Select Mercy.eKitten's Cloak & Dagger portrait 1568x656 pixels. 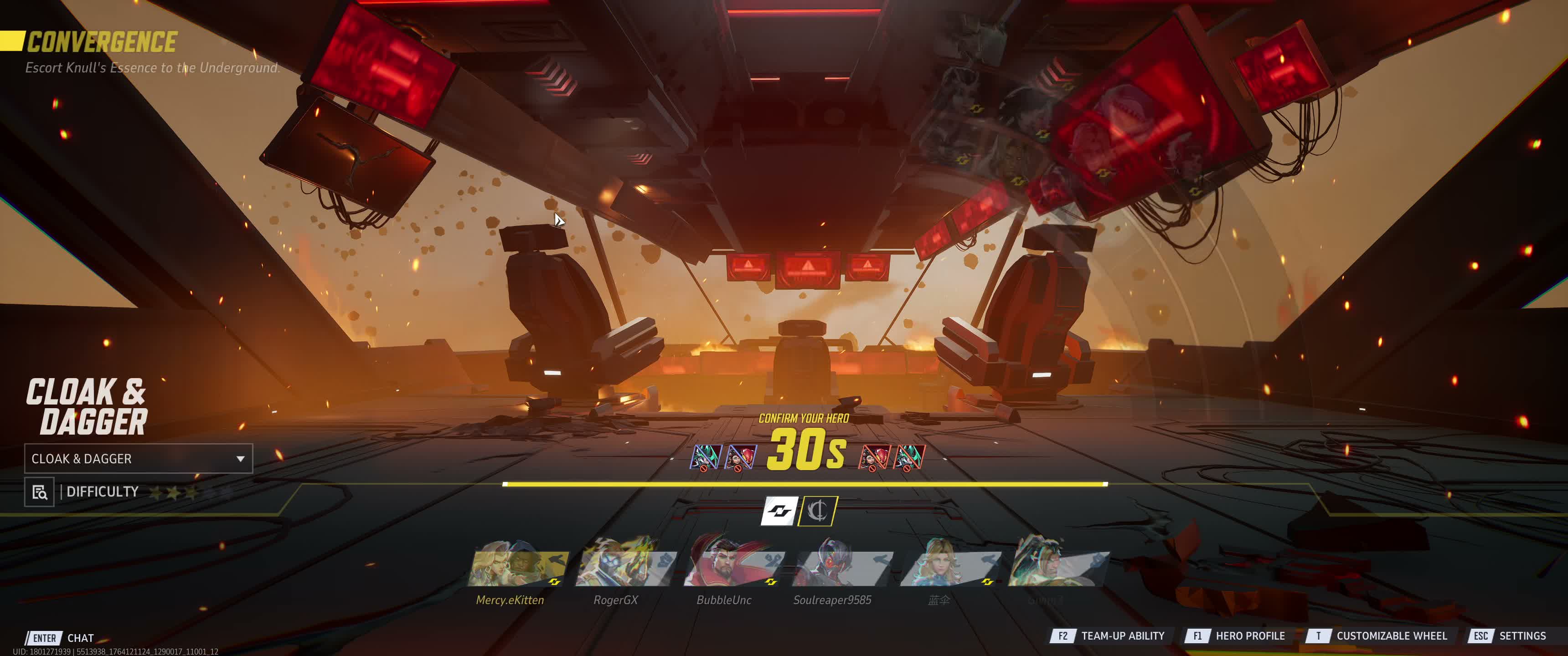517,565
